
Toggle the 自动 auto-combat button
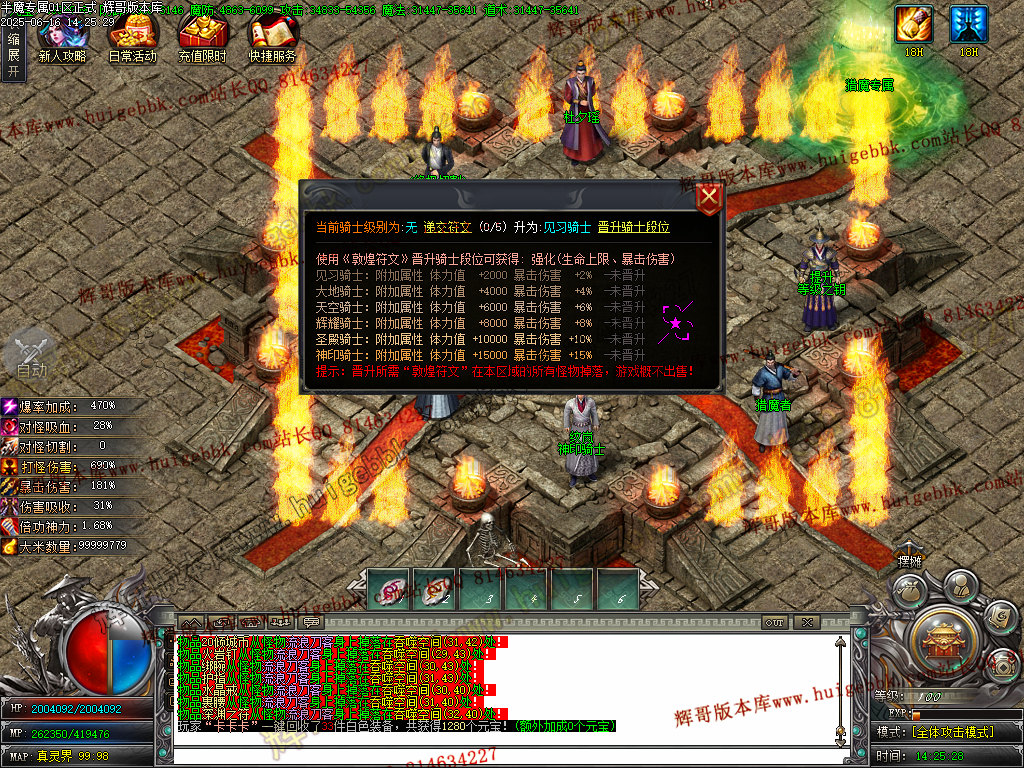[x=31, y=354]
